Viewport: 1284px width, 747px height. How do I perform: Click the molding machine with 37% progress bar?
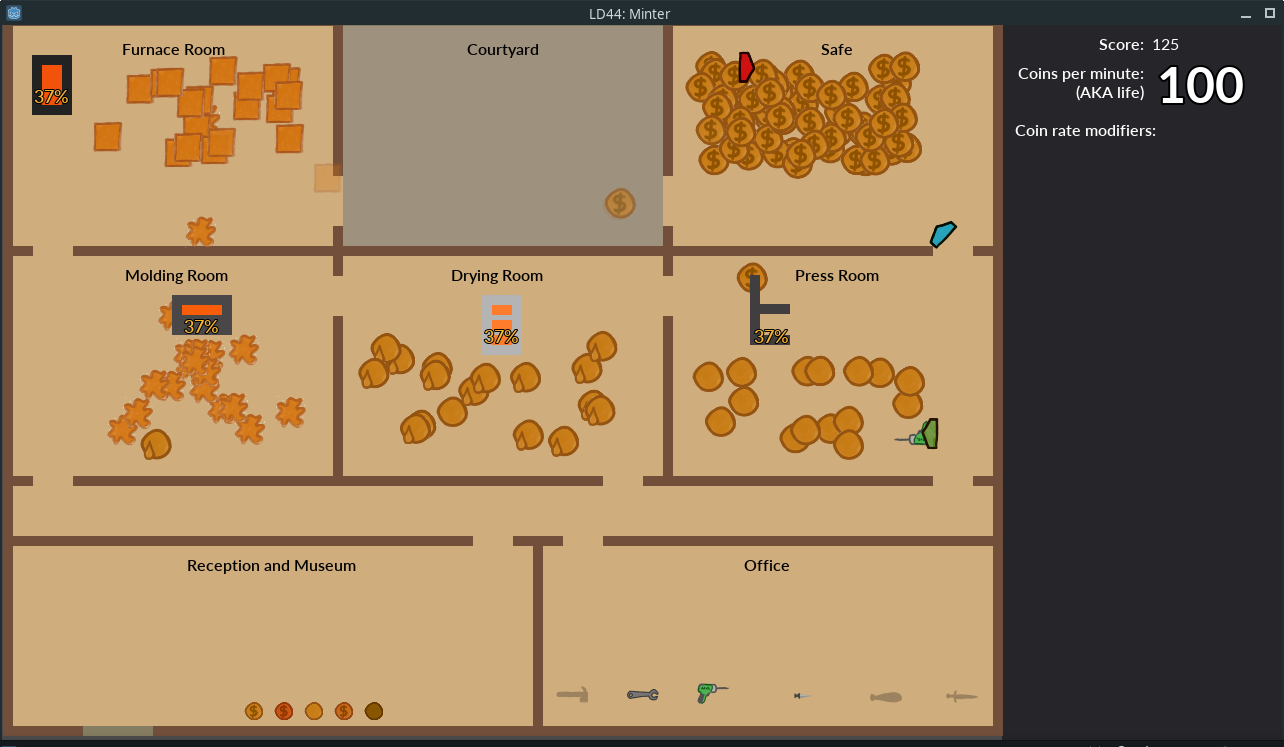(x=201, y=315)
